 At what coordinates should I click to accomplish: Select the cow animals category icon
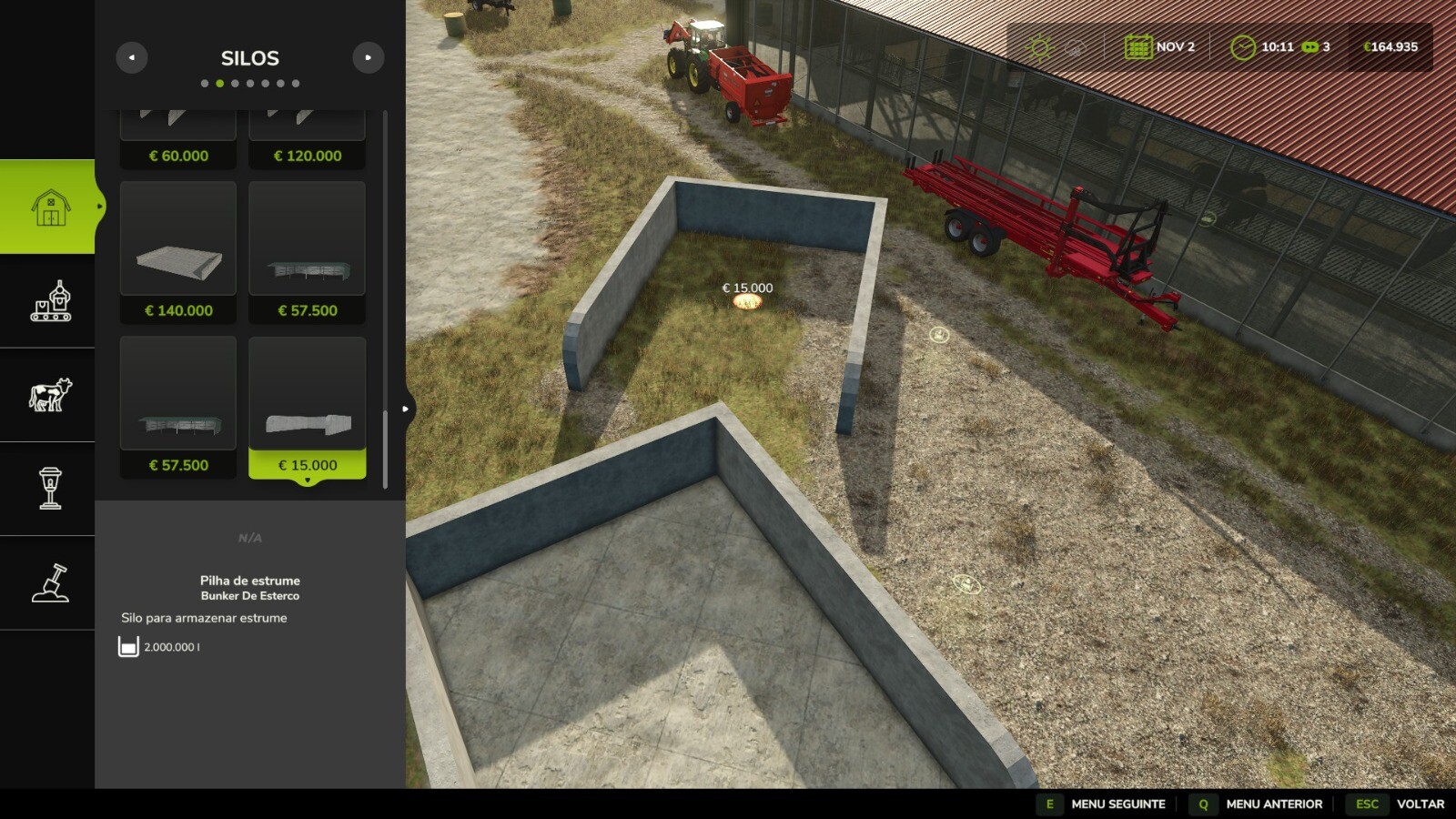coord(50,393)
